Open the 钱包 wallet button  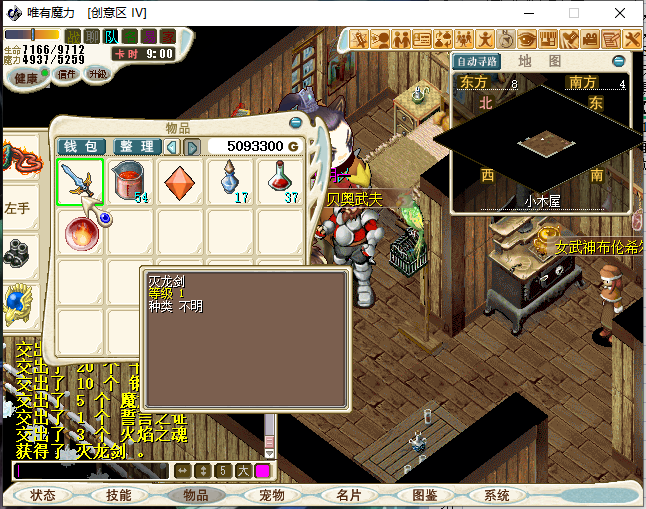coord(82,147)
